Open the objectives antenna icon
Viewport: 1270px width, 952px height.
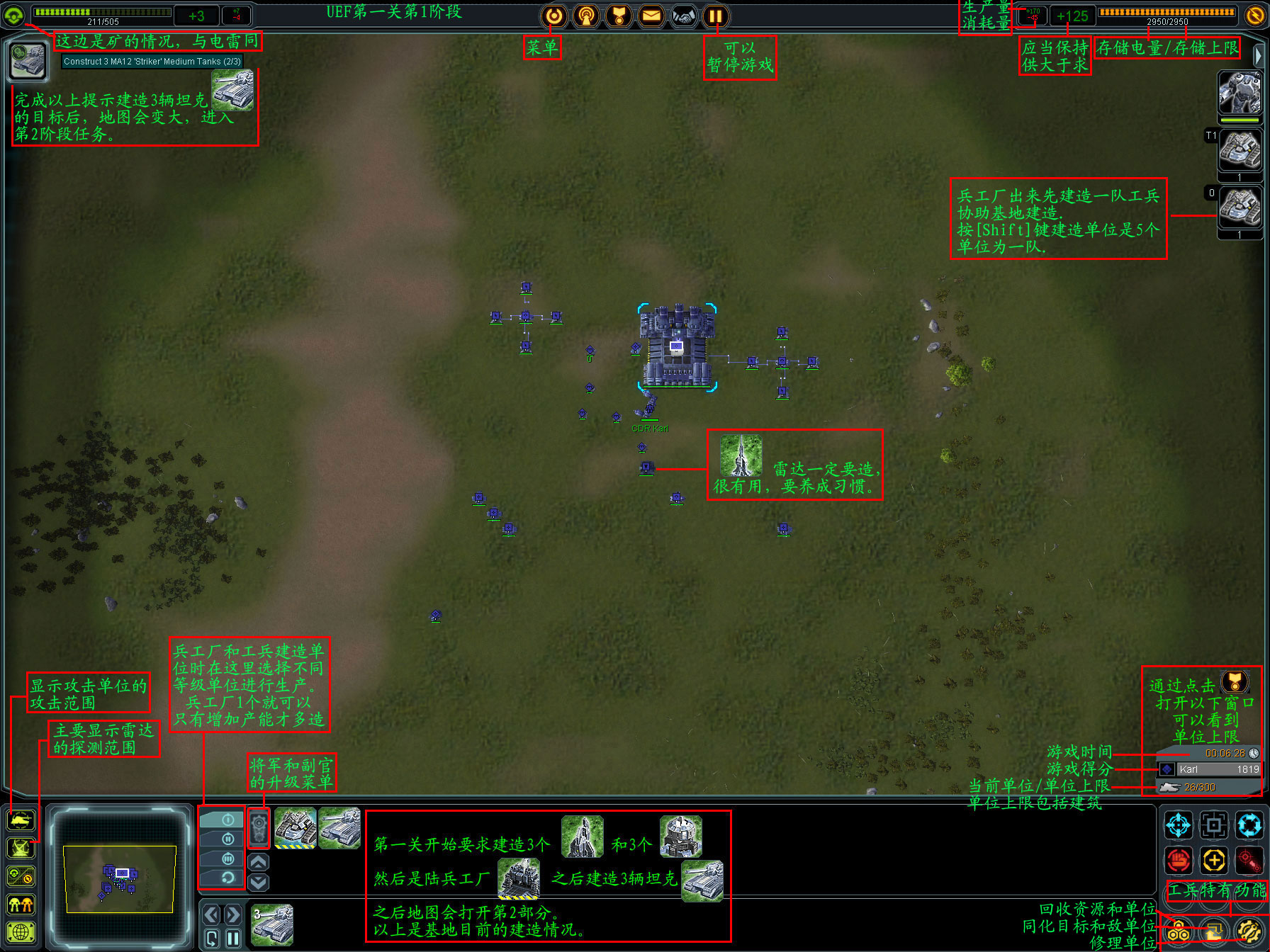[586, 16]
